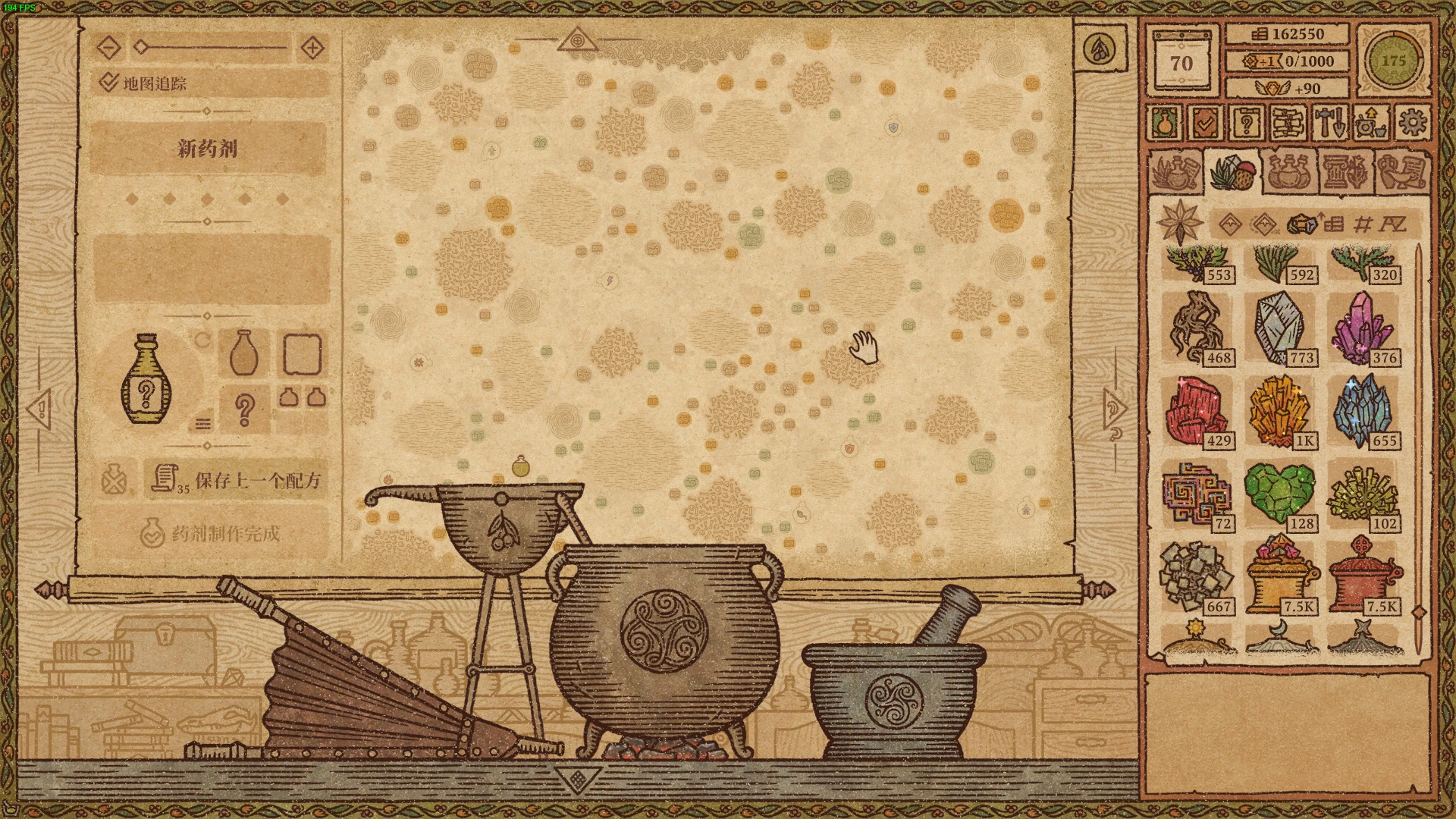Choose the bottle shape customization slot
Screen dimensions: 1456x819
click(x=243, y=353)
